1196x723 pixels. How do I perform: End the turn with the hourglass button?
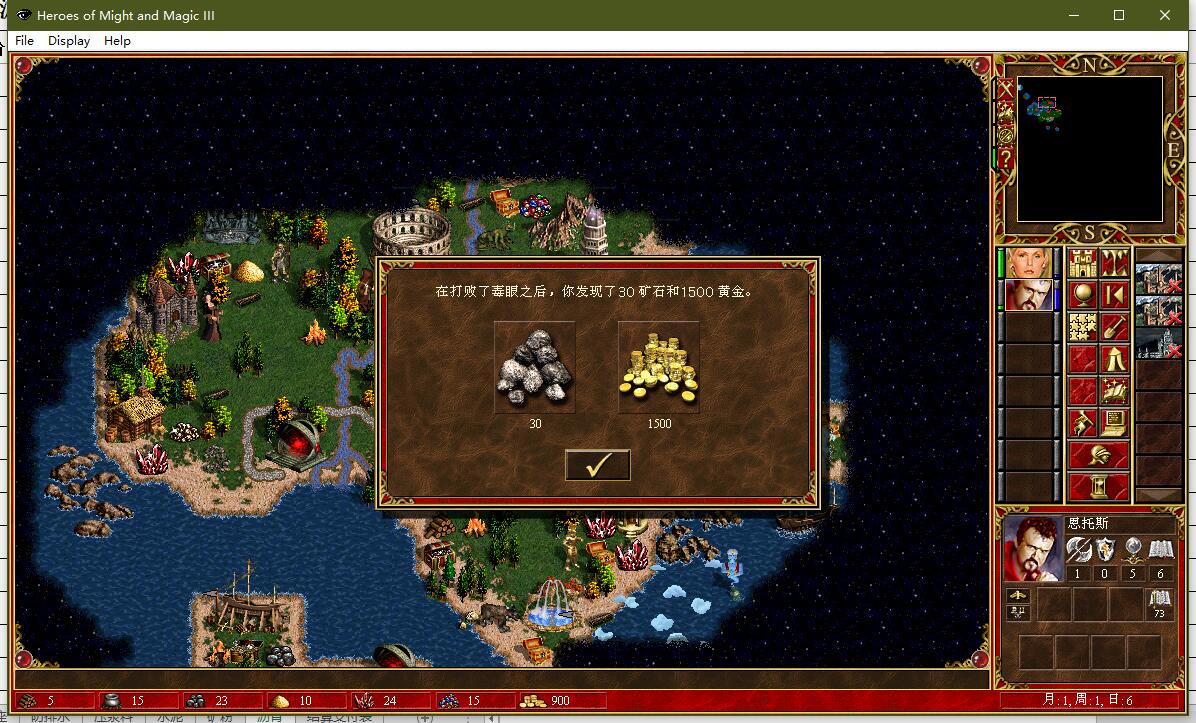(x=1099, y=488)
